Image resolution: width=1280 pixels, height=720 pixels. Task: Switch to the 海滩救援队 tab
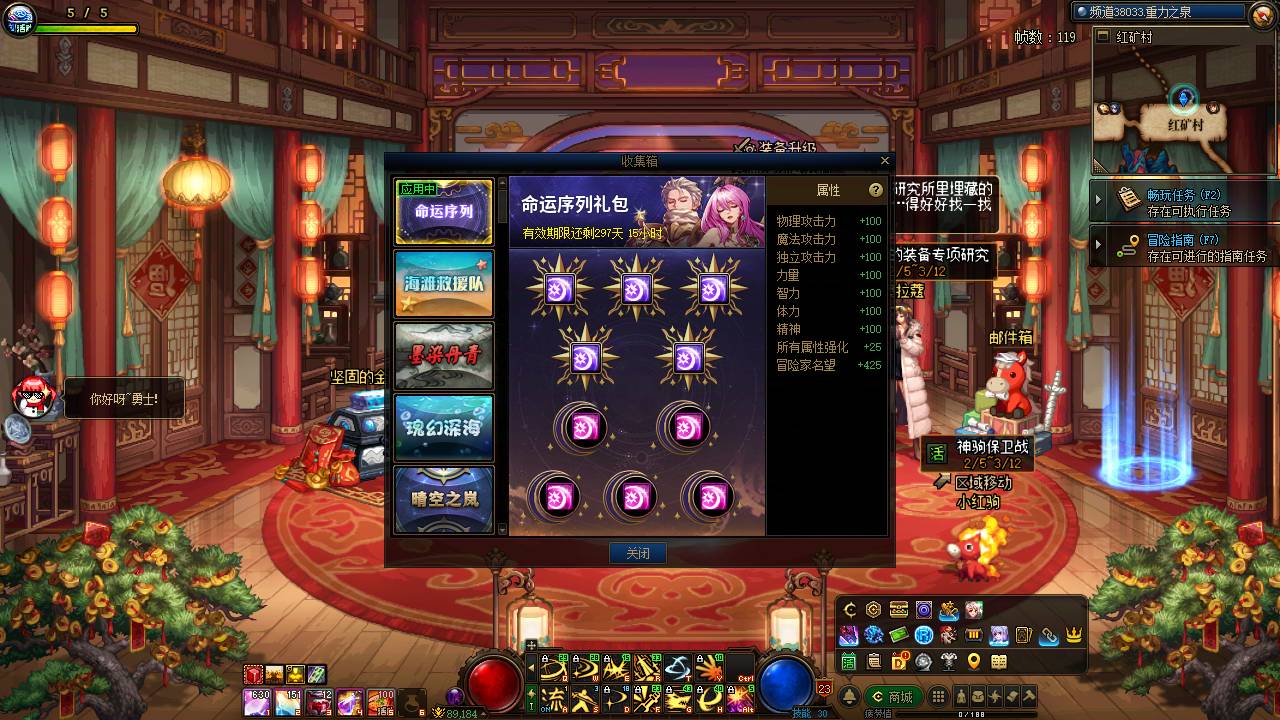coord(443,284)
